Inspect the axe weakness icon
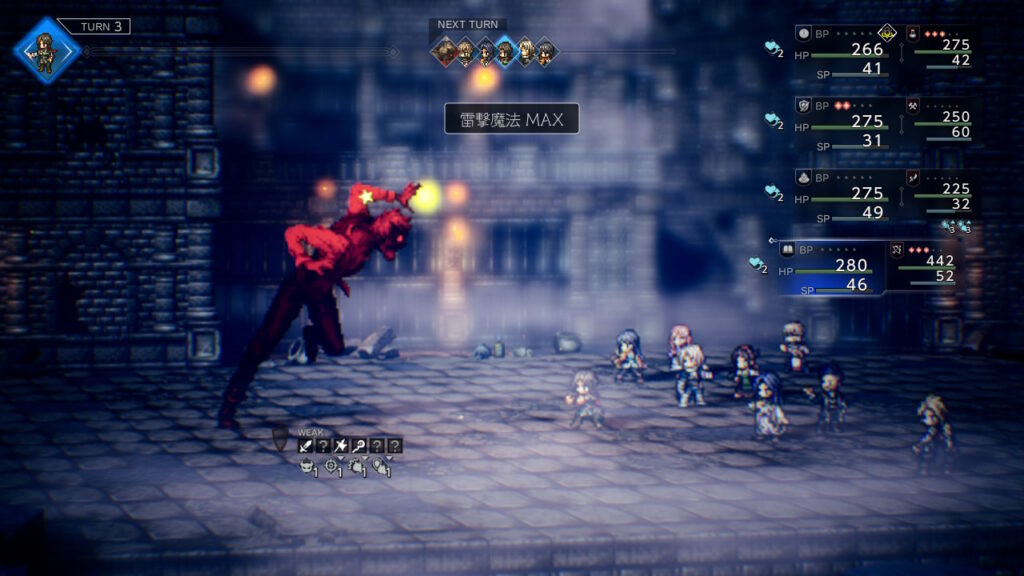Viewport: 1024px width, 576px height. [x=340, y=446]
